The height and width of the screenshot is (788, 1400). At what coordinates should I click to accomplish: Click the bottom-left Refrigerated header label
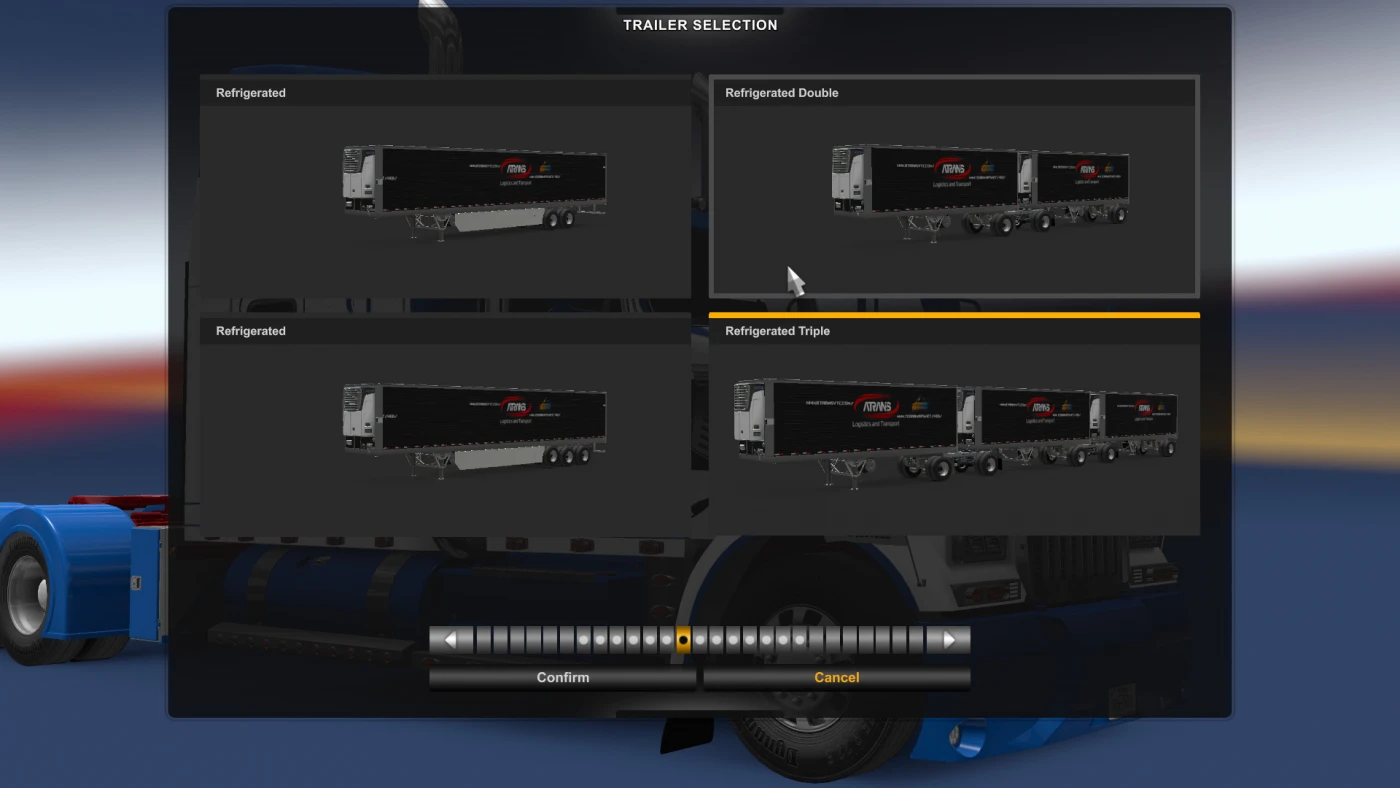click(x=250, y=330)
